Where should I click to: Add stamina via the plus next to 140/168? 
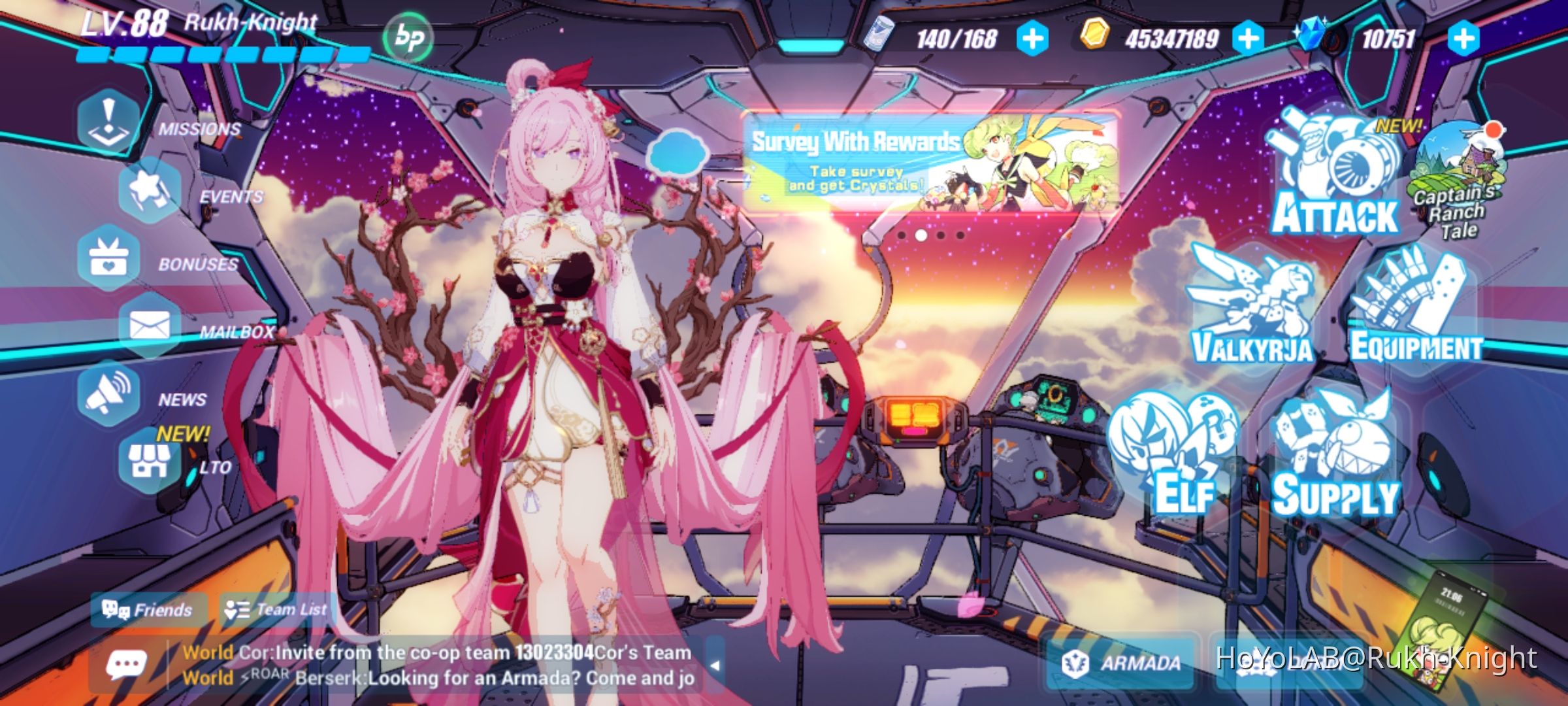1032,39
